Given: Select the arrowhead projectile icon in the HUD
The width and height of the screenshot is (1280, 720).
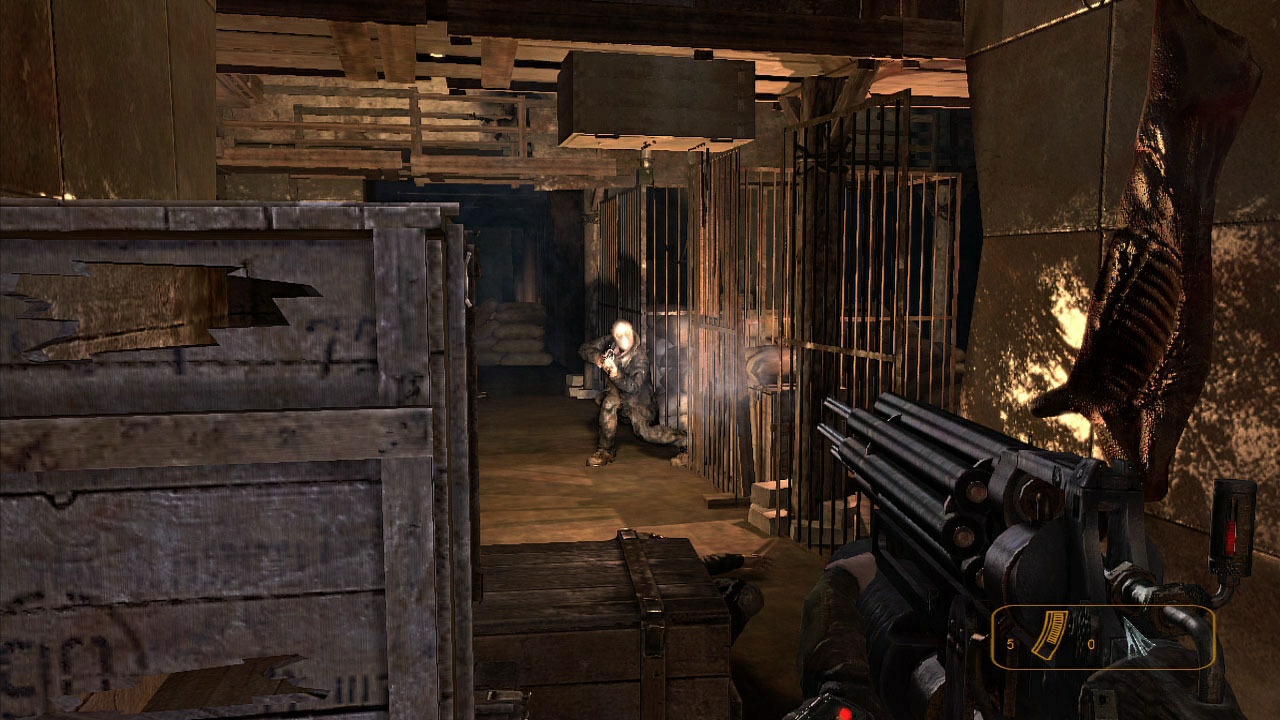Looking at the screenshot, I should click(1140, 636).
